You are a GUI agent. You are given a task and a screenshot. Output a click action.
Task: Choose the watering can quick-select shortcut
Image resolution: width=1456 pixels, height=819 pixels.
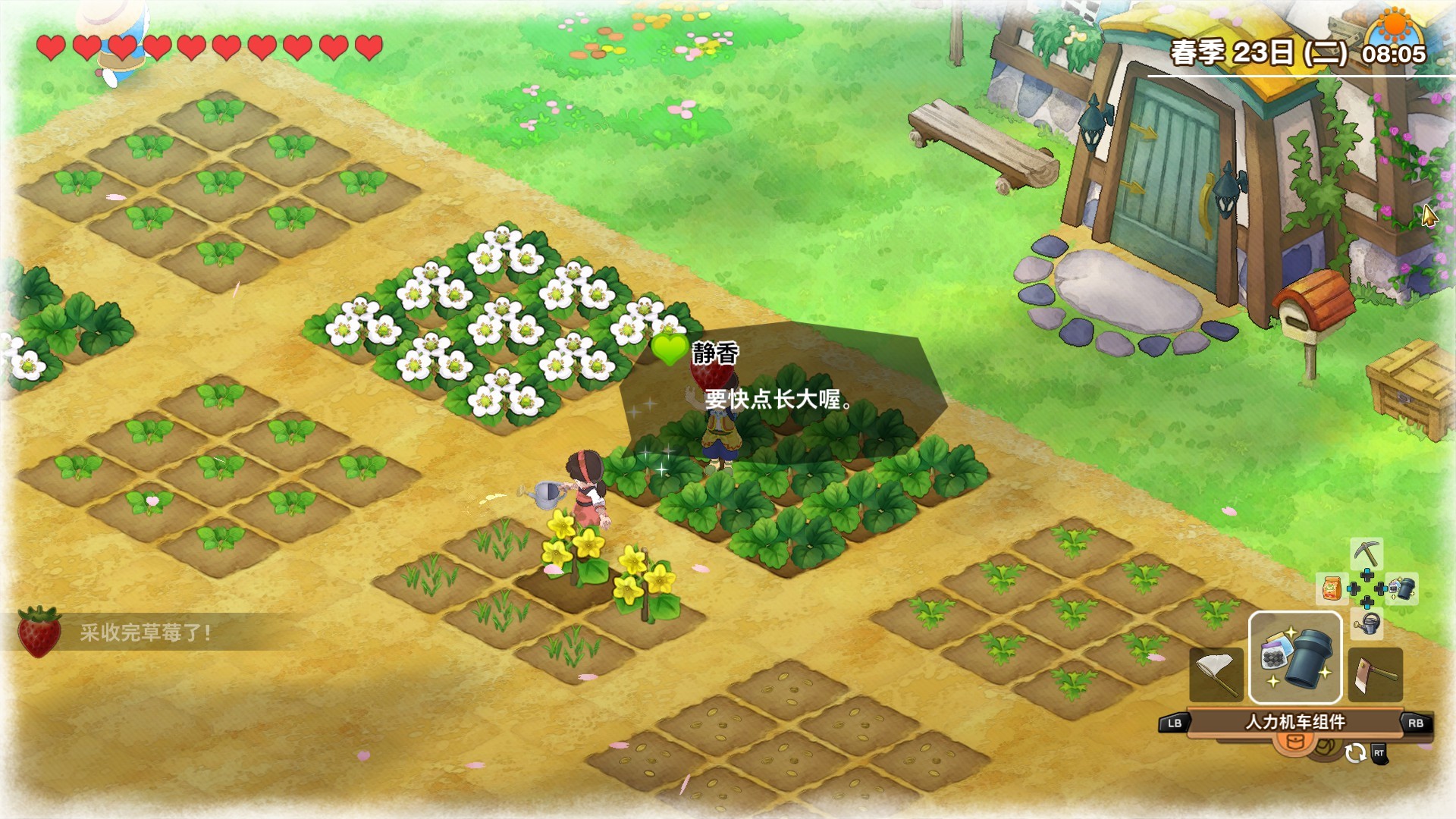click(1367, 624)
